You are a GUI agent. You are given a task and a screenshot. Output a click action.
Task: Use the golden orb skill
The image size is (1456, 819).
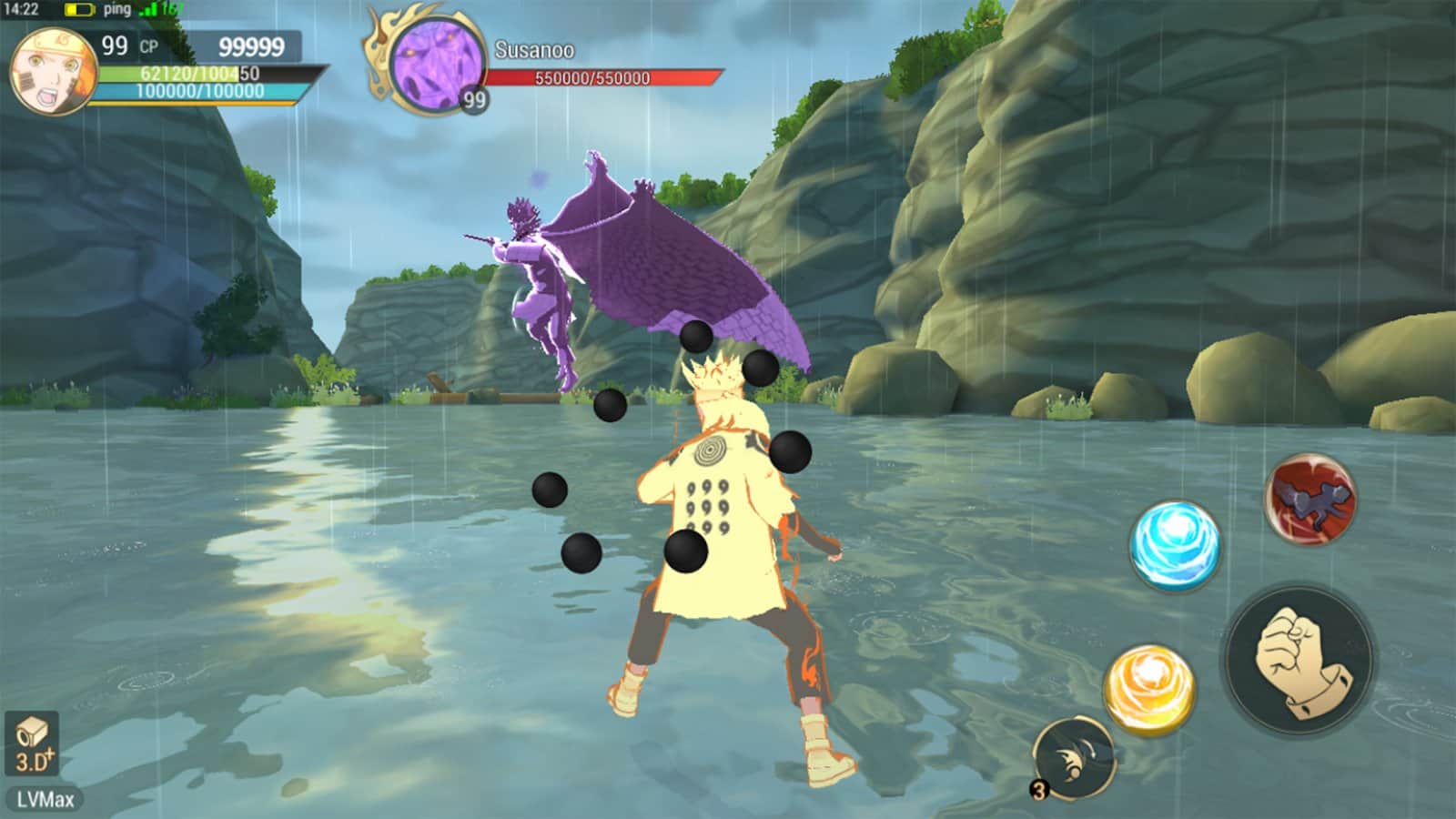1148,689
